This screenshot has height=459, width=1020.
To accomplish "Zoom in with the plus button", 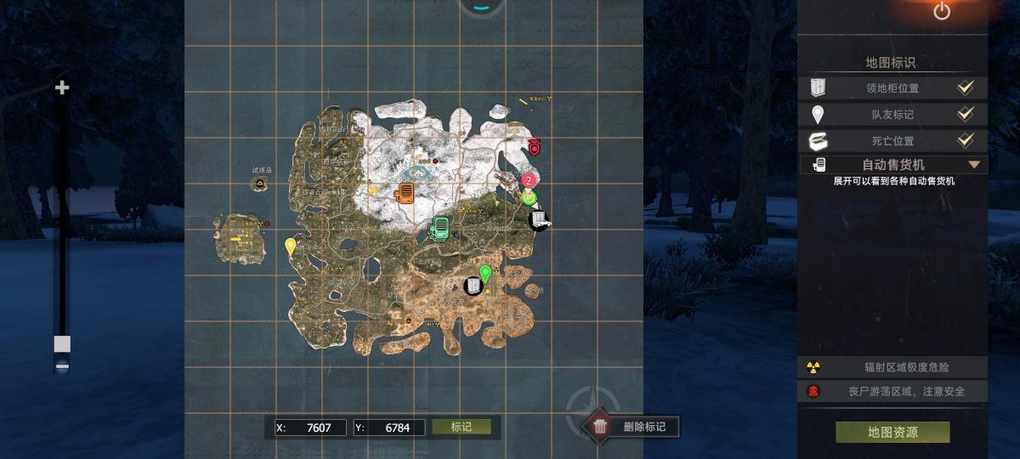I will pos(62,88).
